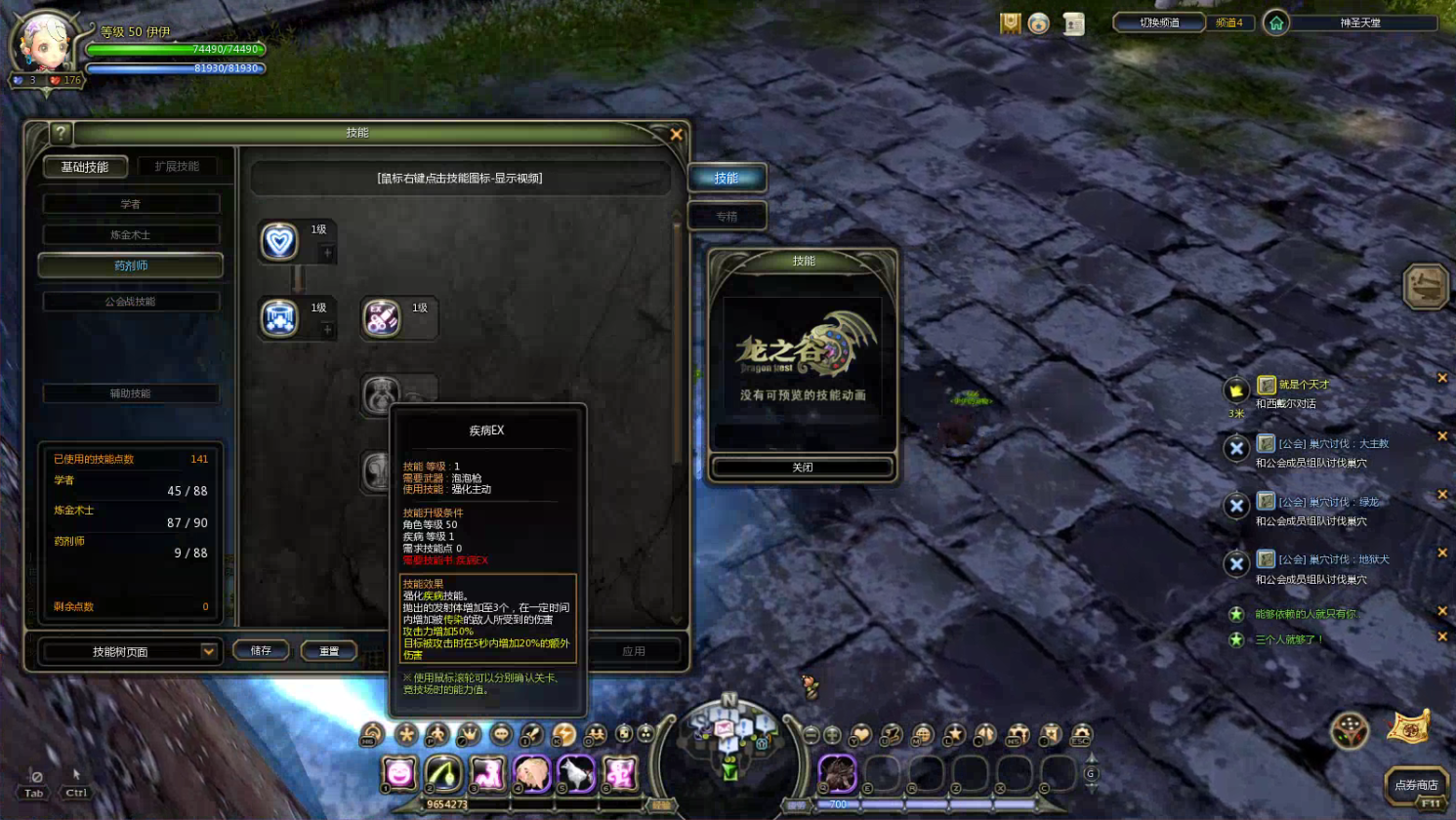Select the 专精 side tab
The image size is (1456, 820).
tap(727, 217)
